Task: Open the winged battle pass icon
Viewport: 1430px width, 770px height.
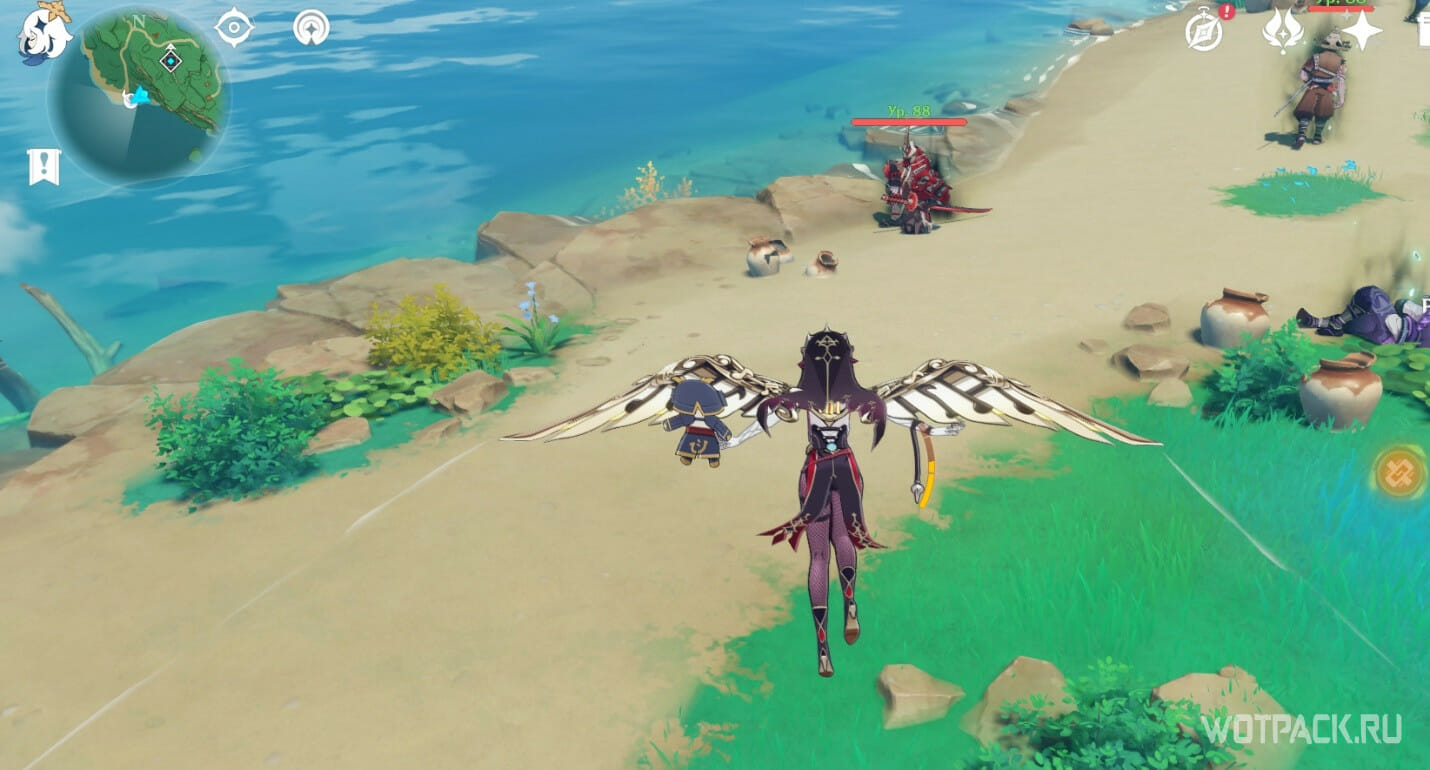Action: pos(1283,31)
